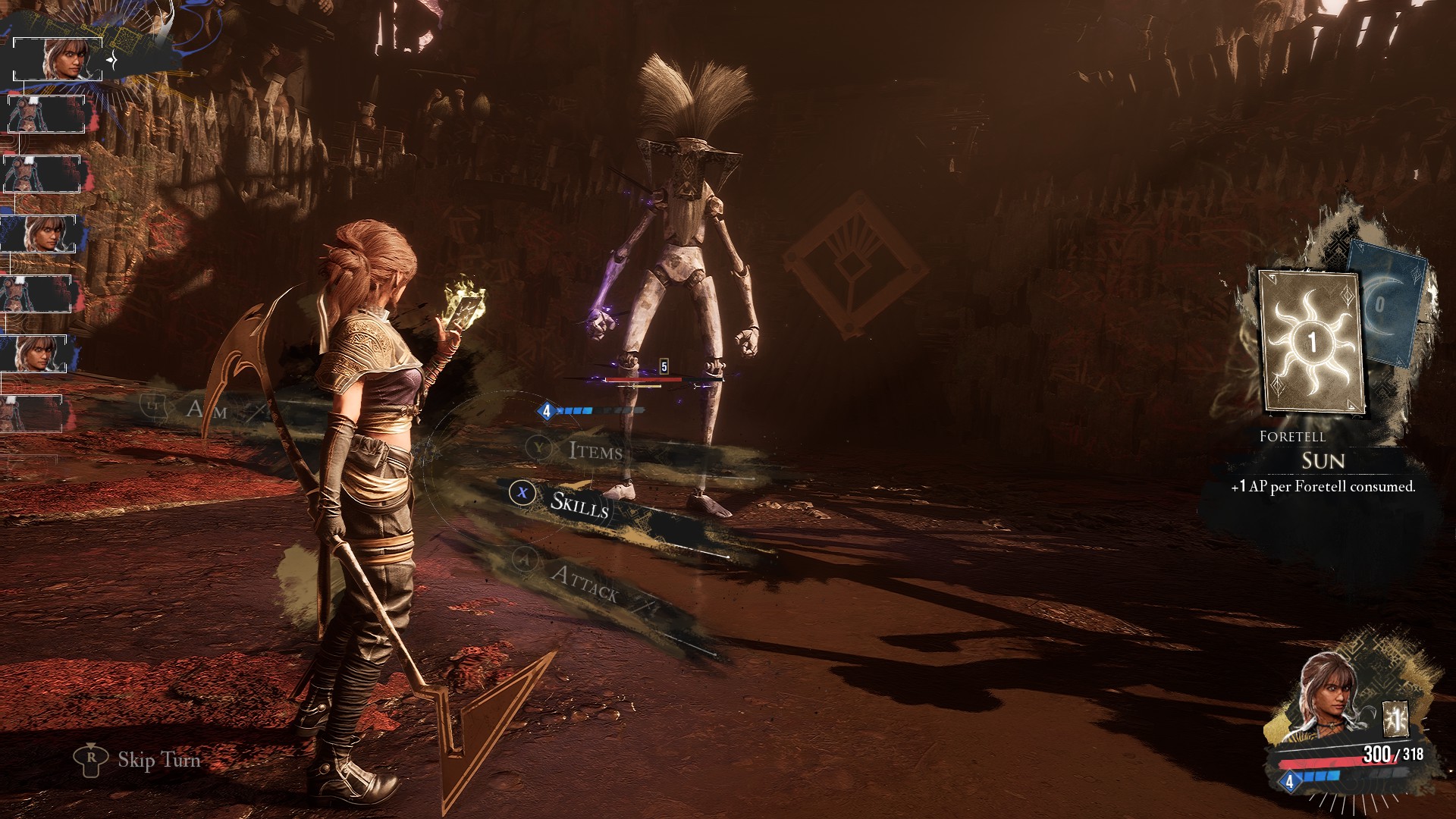Choose the Aim command
Screen dimensions: 1456x819
point(206,409)
